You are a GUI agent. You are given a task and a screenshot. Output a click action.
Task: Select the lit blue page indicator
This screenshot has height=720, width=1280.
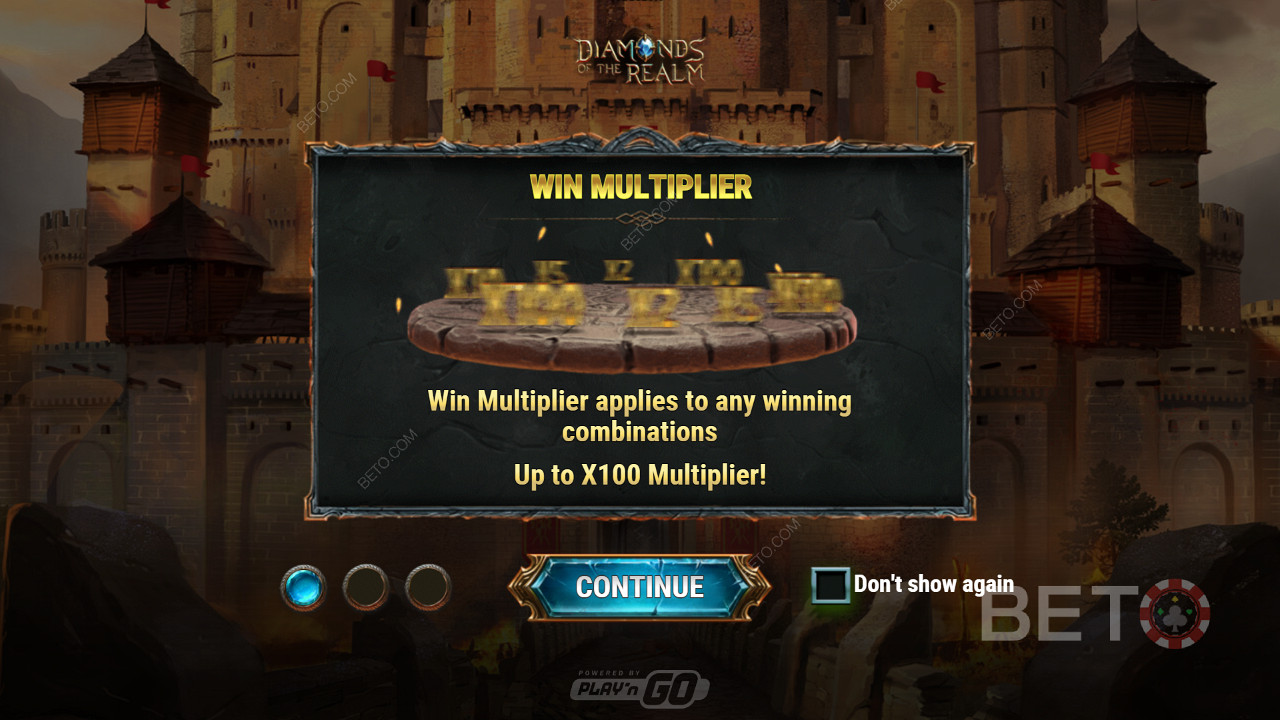pyautogui.click(x=303, y=587)
